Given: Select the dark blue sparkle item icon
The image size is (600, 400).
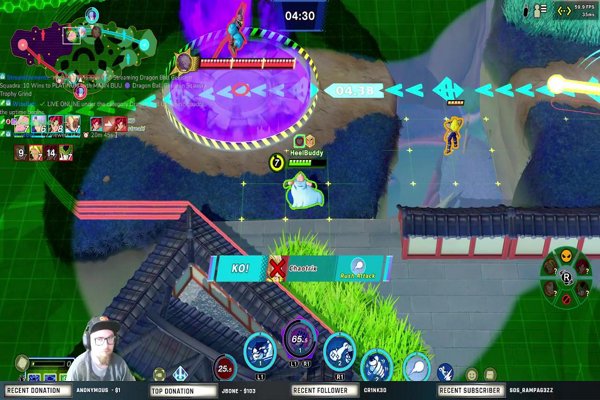Looking at the screenshot, I should pos(446,371).
